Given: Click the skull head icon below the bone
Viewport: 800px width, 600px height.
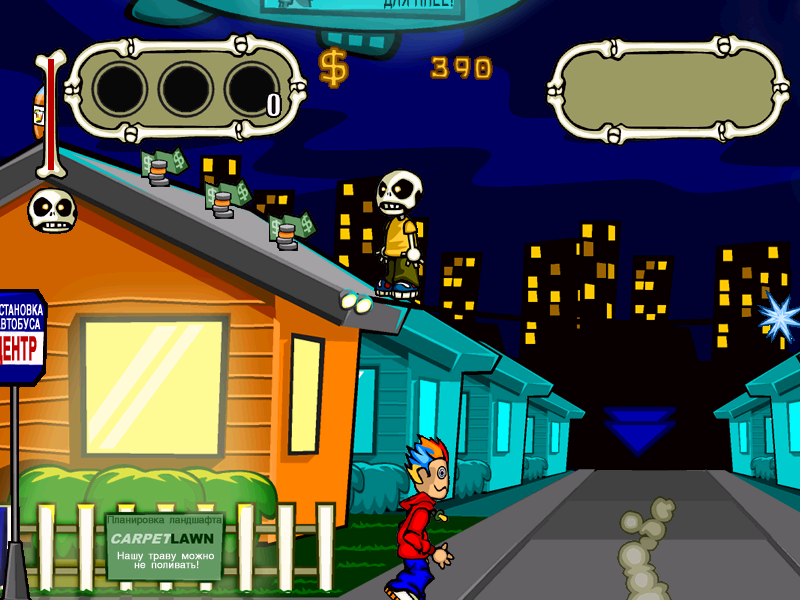Looking at the screenshot, I should (48, 211).
